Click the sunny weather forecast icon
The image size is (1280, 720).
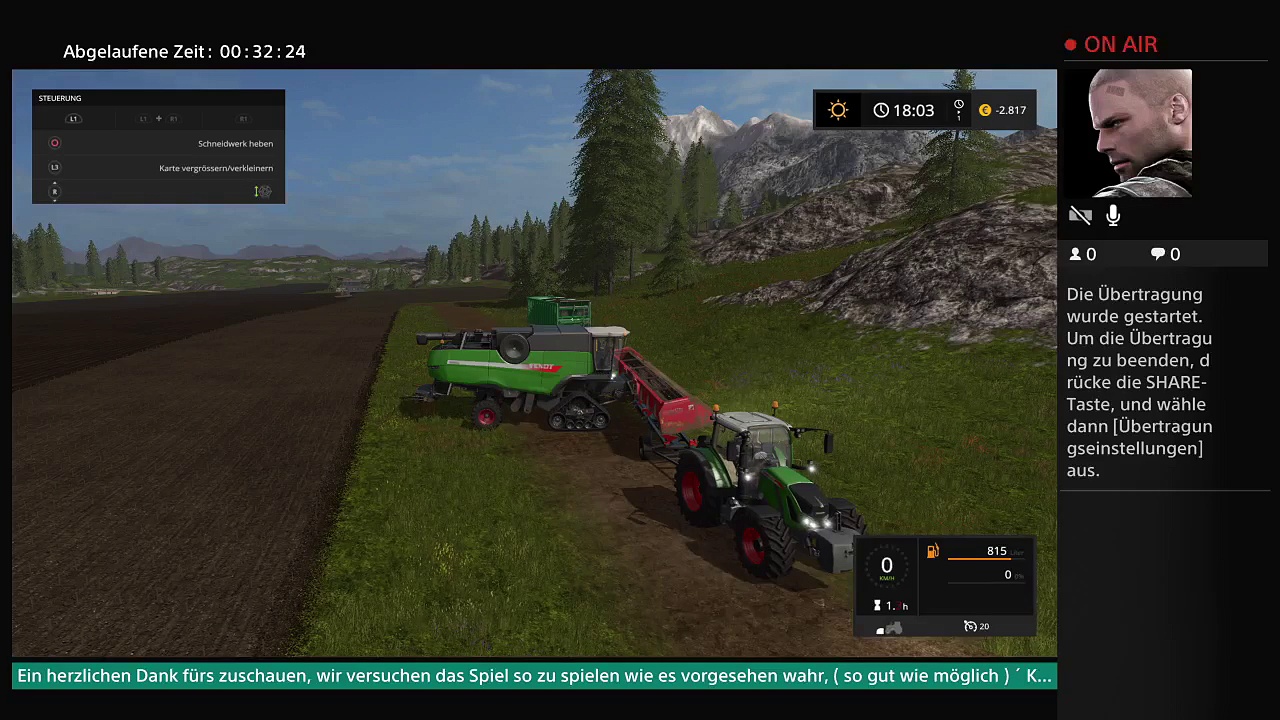click(x=838, y=110)
